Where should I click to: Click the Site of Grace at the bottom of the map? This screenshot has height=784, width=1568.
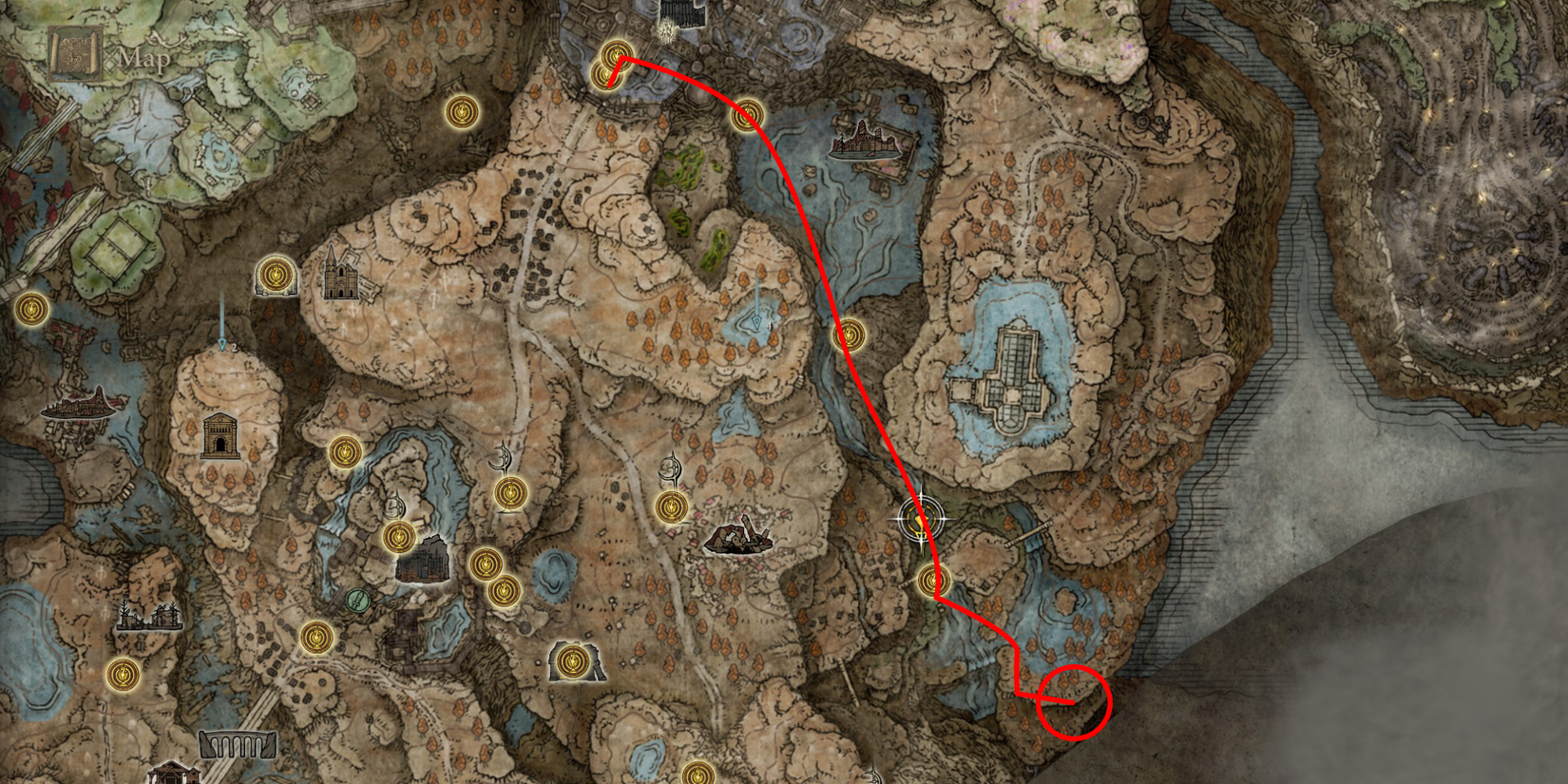coord(700,772)
